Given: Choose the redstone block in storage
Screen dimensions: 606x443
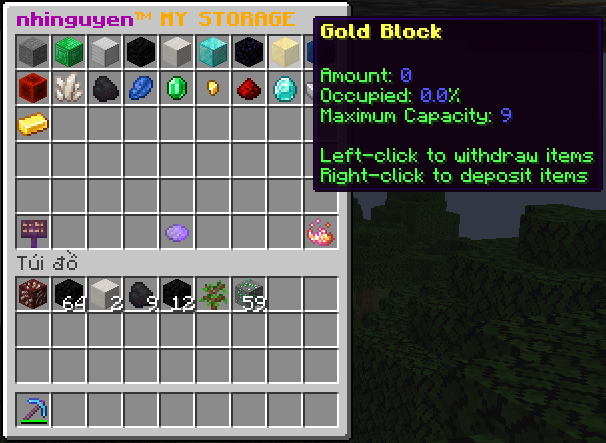Looking at the screenshot, I should click(x=33, y=88).
